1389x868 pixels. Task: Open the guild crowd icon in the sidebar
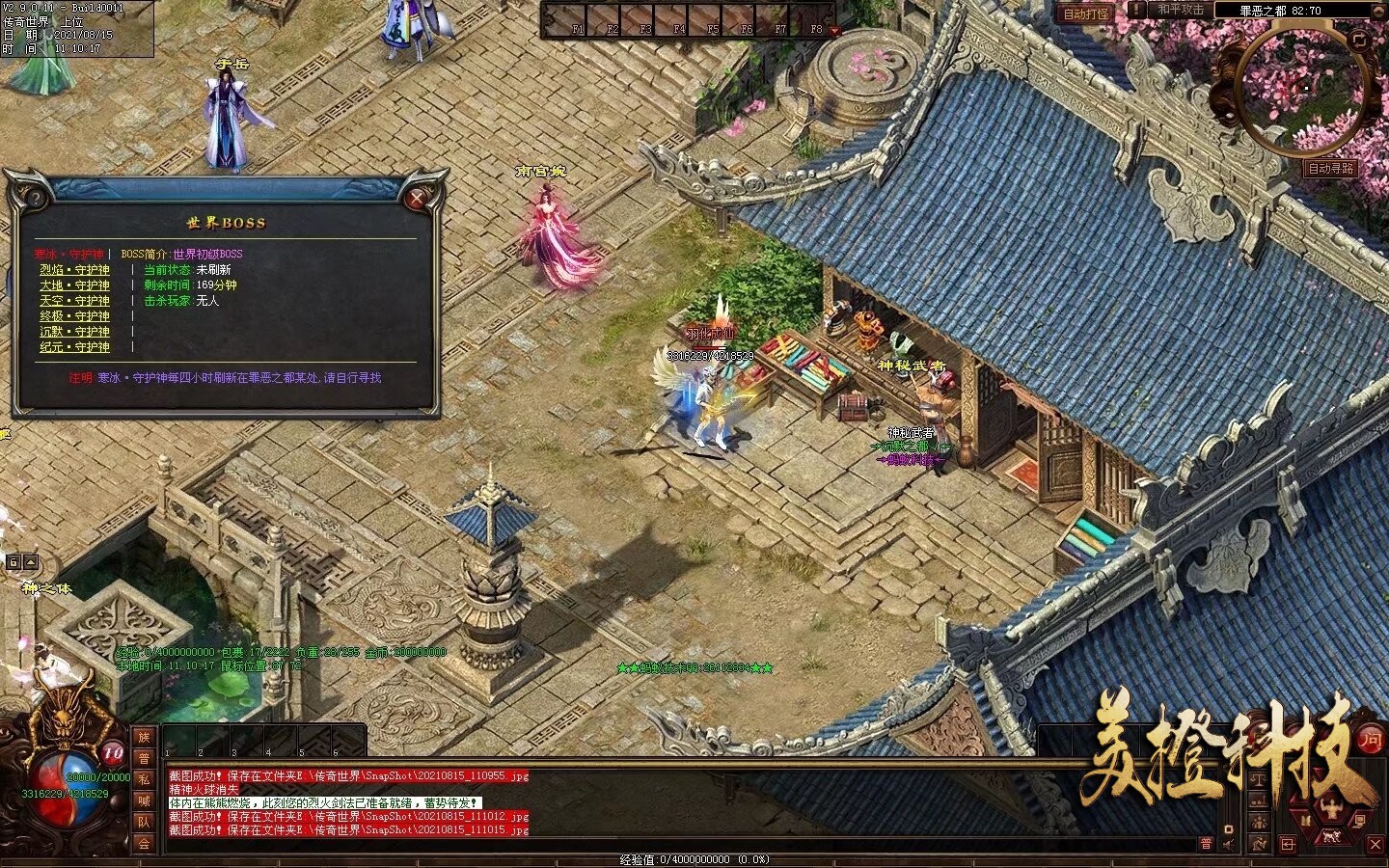[1259, 821]
